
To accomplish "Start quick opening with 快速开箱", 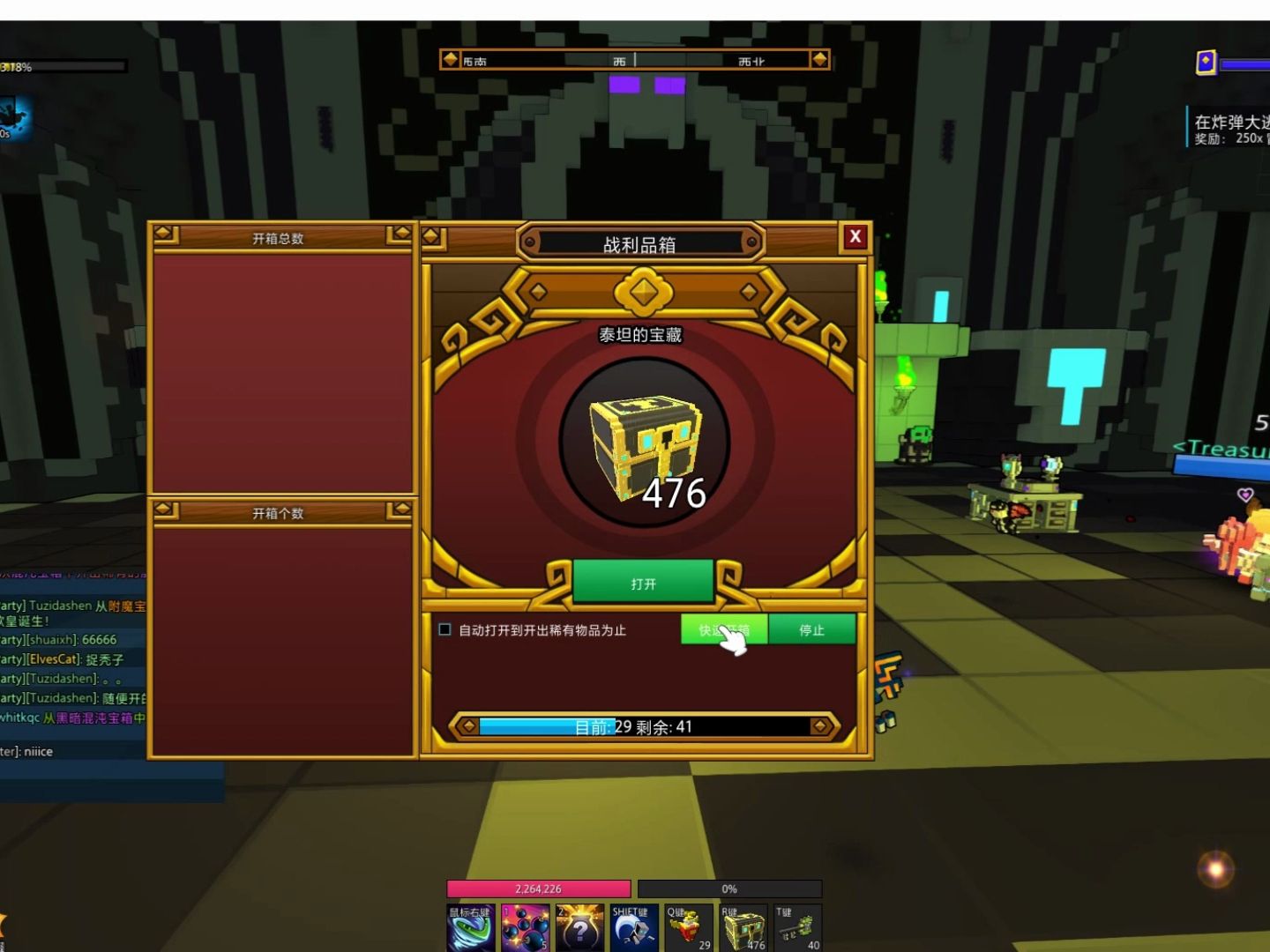I will pyautogui.click(x=724, y=629).
